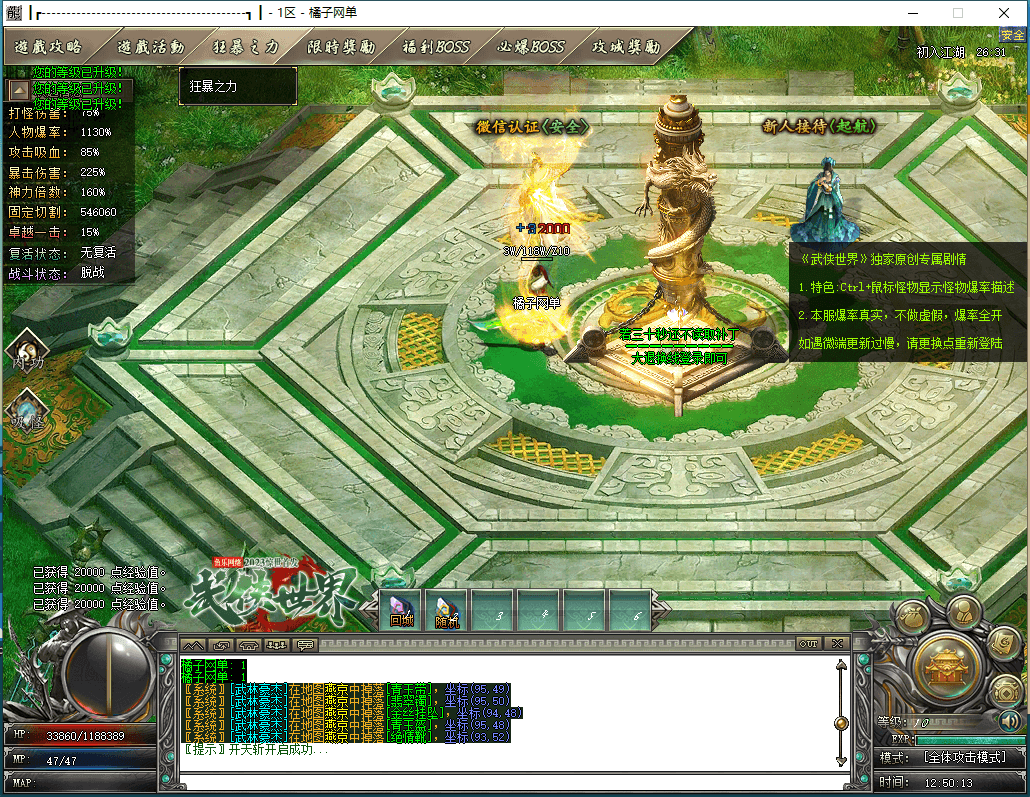Close the chat panel with the X button
Image resolution: width=1030 pixels, height=797 pixels.
837,643
